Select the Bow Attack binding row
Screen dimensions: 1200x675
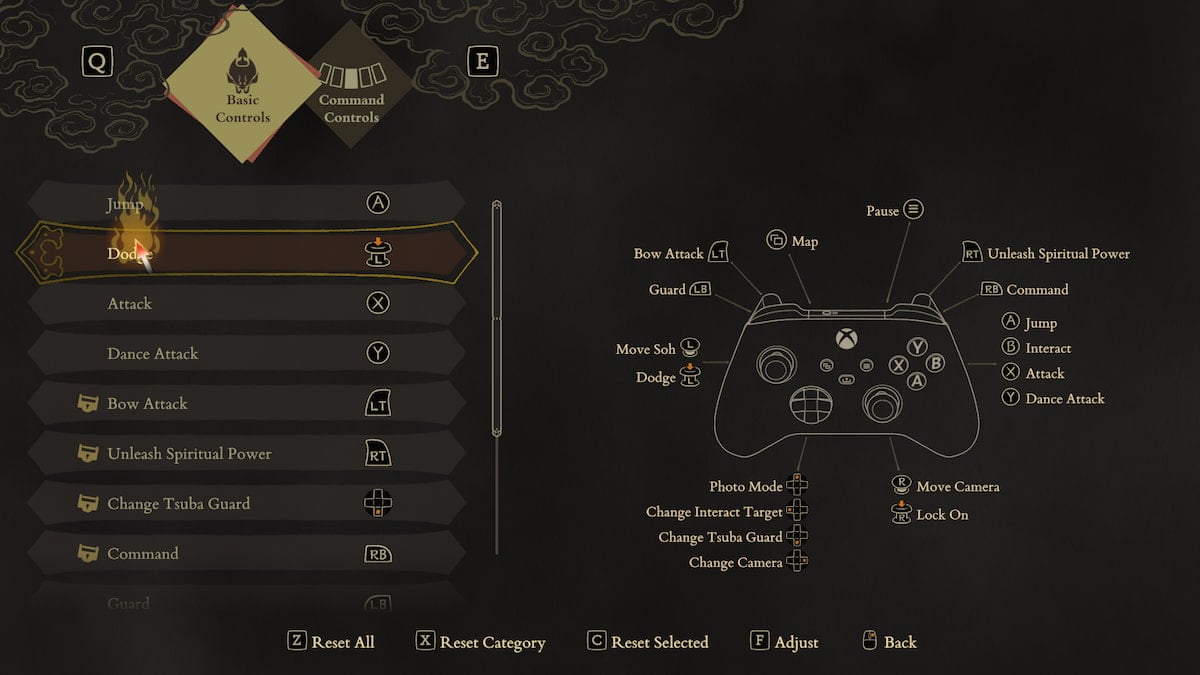point(247,403)
